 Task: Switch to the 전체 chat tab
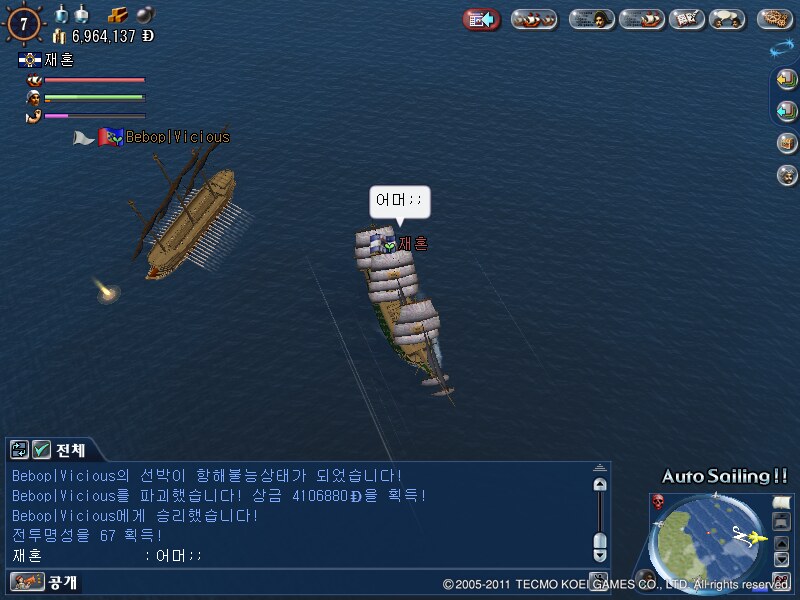70,450
